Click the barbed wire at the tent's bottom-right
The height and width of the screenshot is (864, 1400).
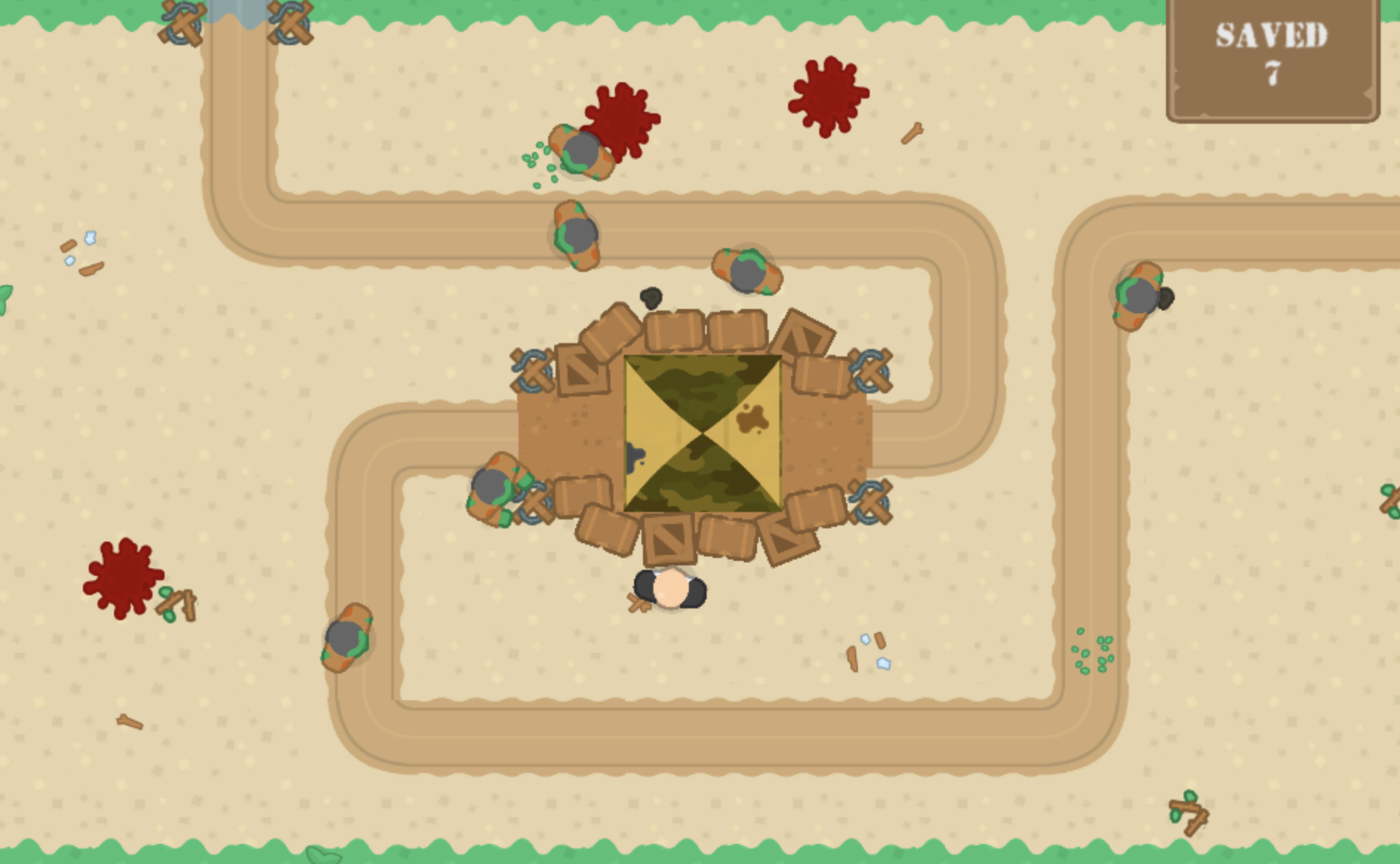pyautogui.click(x=870, y=500)
